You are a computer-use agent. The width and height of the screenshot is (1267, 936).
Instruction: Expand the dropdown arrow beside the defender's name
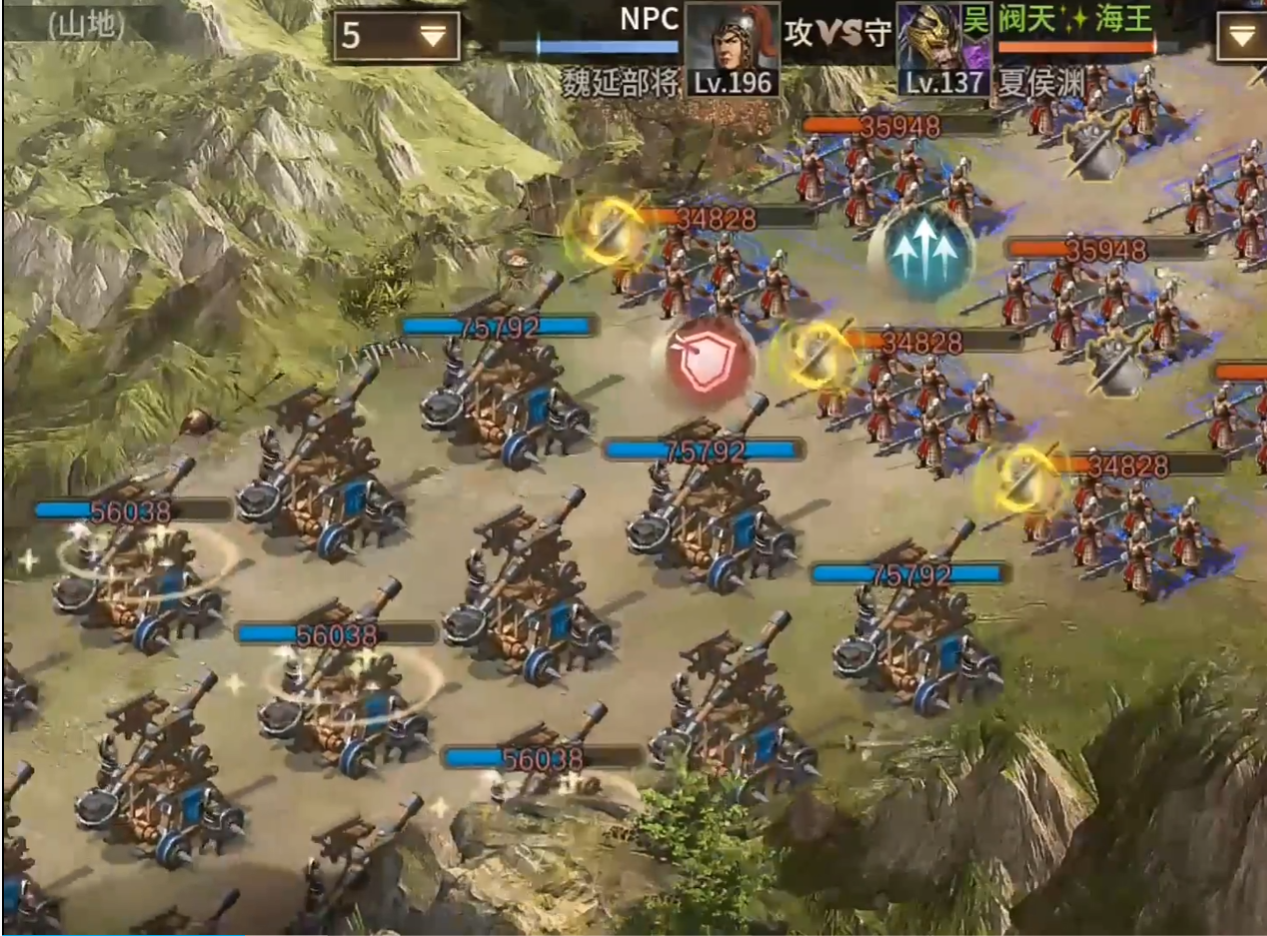pyautogui.click(x=1241, y=37)
